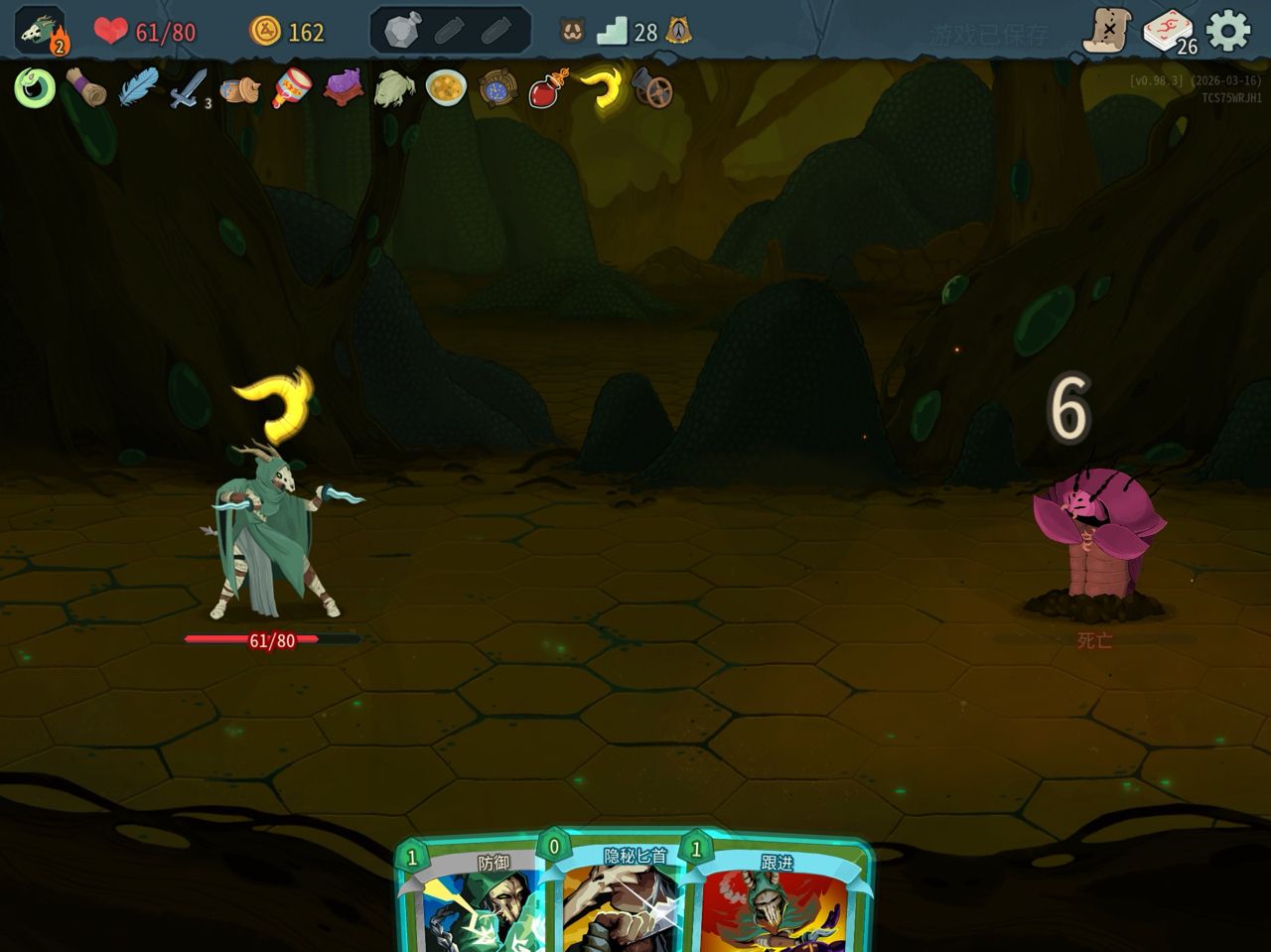The height and width of the screenshot is (952, 1271).
Task: Open the treasure map
Action: click(1106, 31)
